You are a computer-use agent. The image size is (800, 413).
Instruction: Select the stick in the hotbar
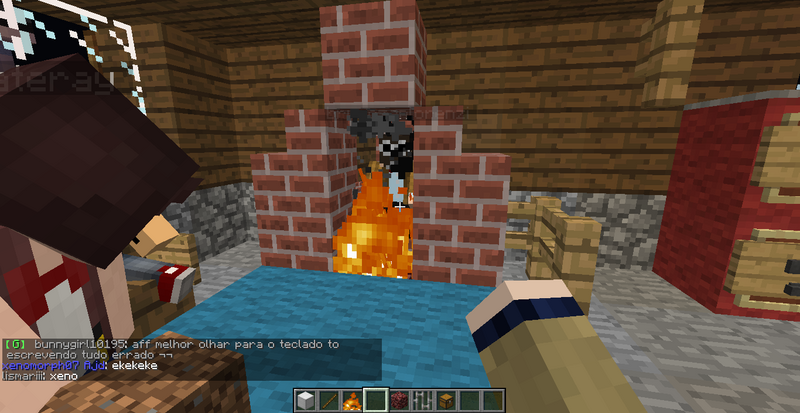point(329,401)
